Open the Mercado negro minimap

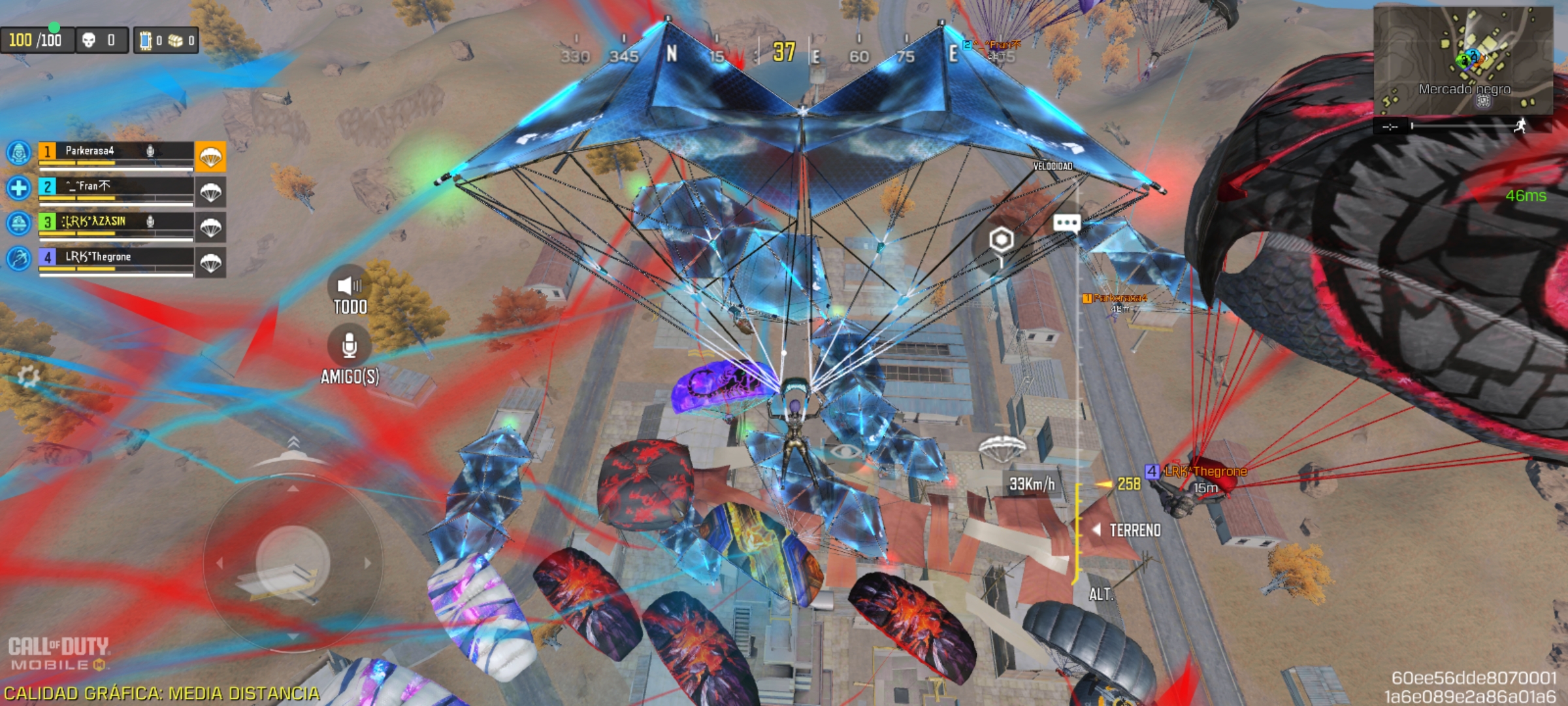[1462, 59]
